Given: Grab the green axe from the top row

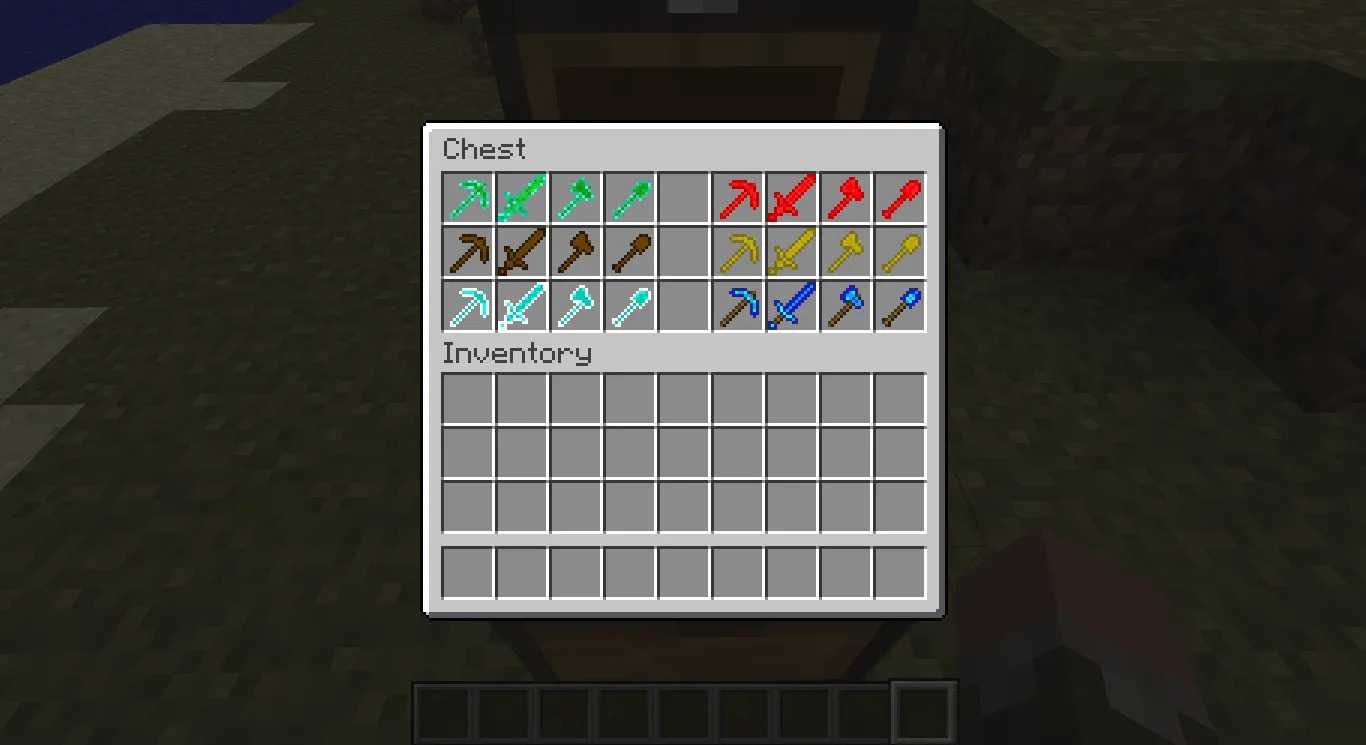Looking at the screenshot, I should [x=577, y=197].
